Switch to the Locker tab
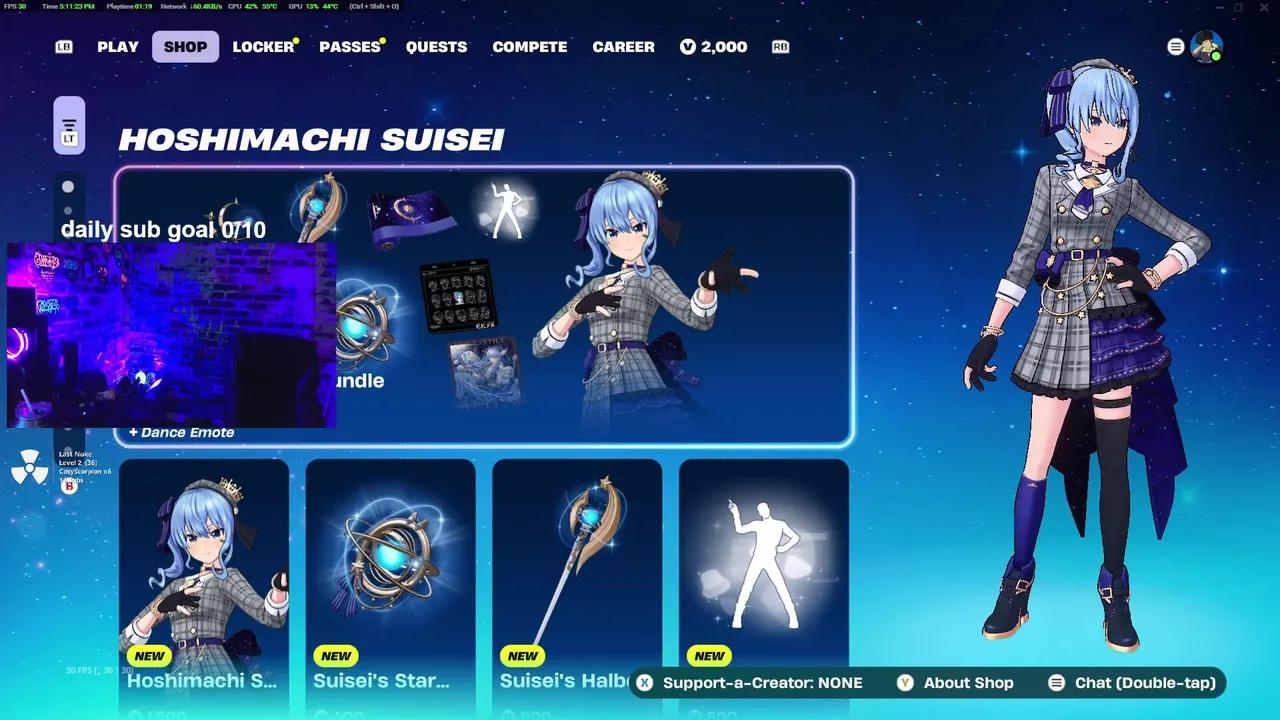The width and height of the screenshot is (1280, 720). tap(263, 47)
